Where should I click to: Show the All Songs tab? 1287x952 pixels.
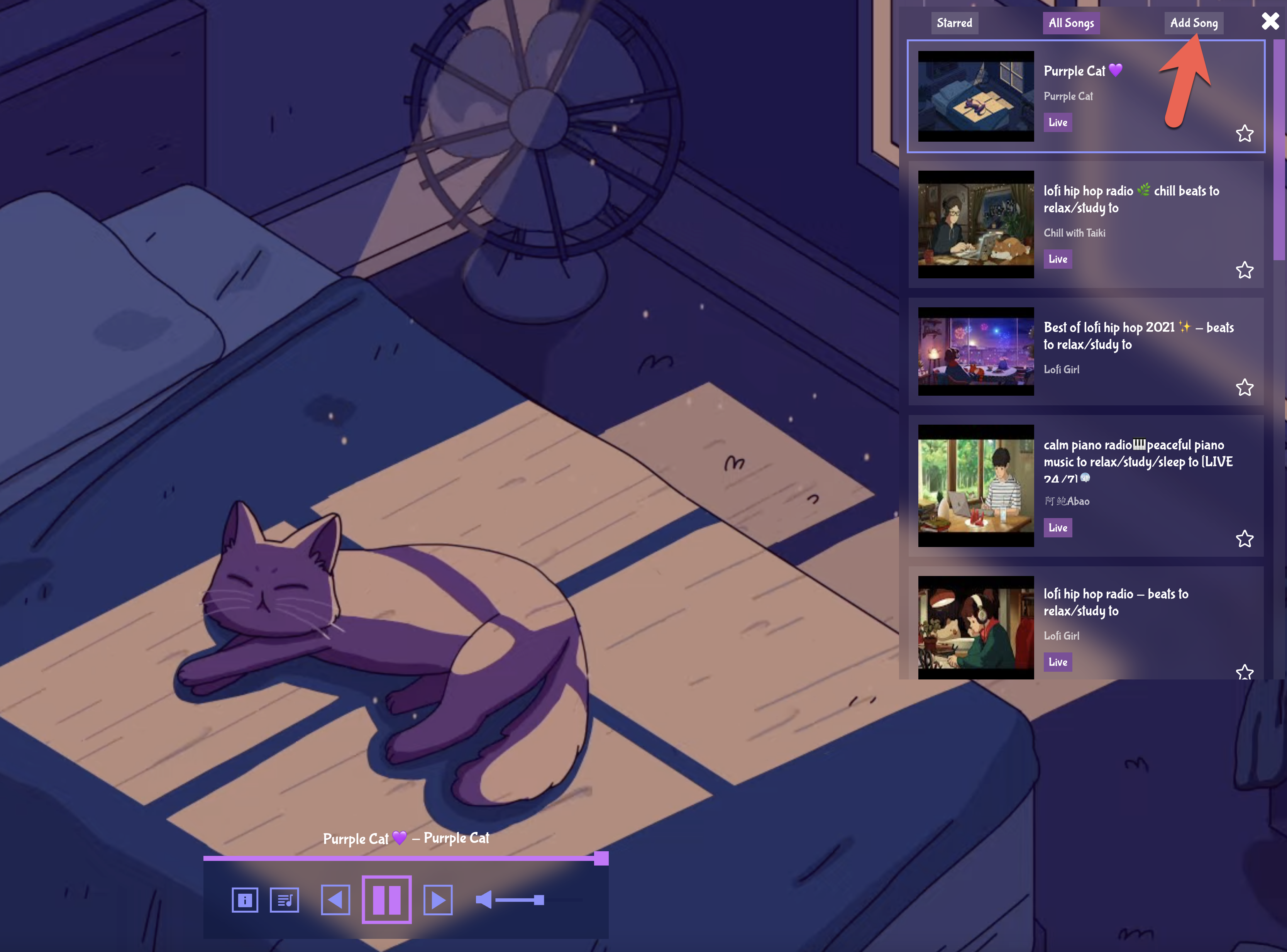point(1070,23)
